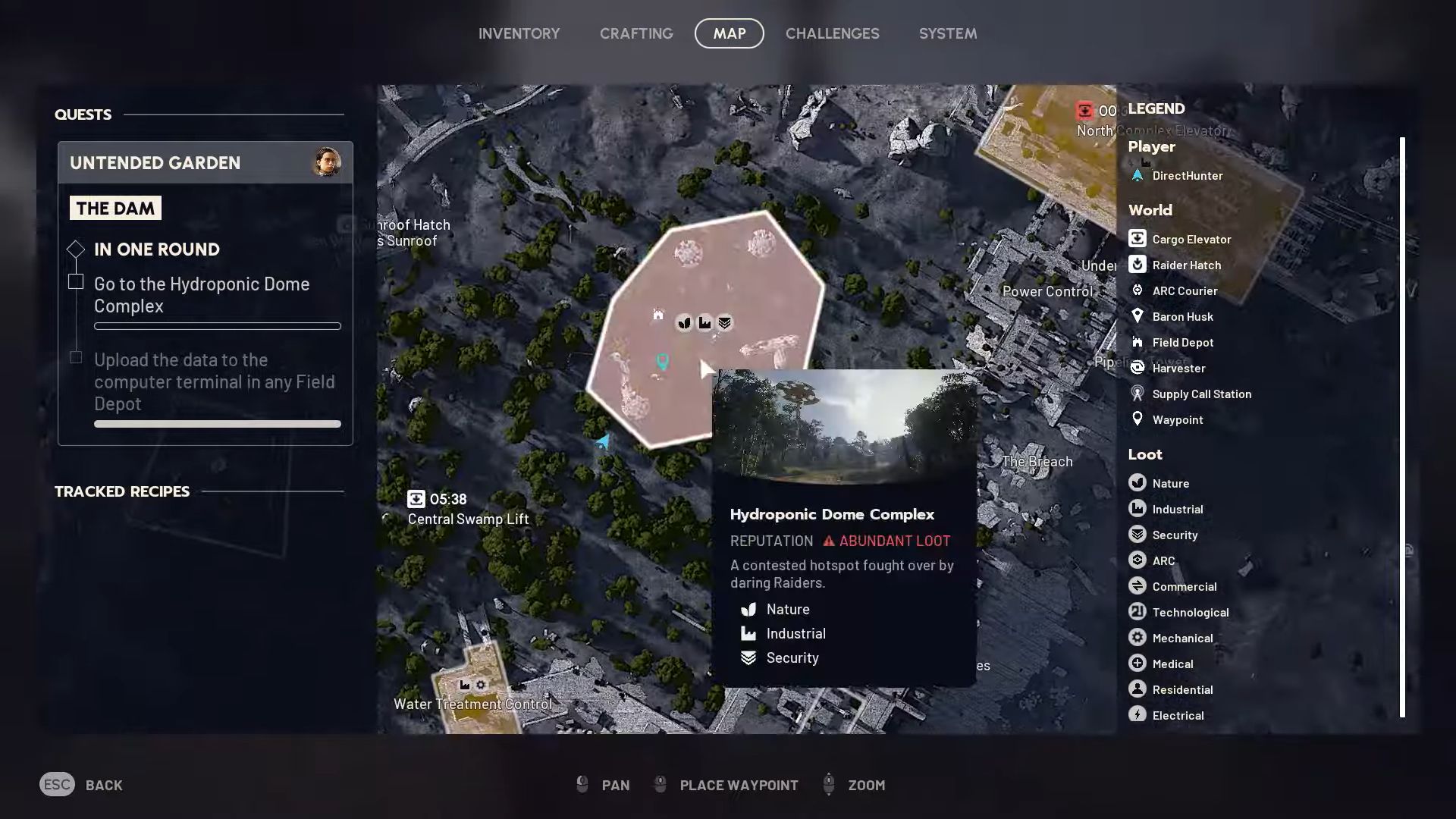Image resolution: width=1456 pixels, height=819 pixels.
Task: Select the Medical loot icon
Action: [x=1137, y=664]
